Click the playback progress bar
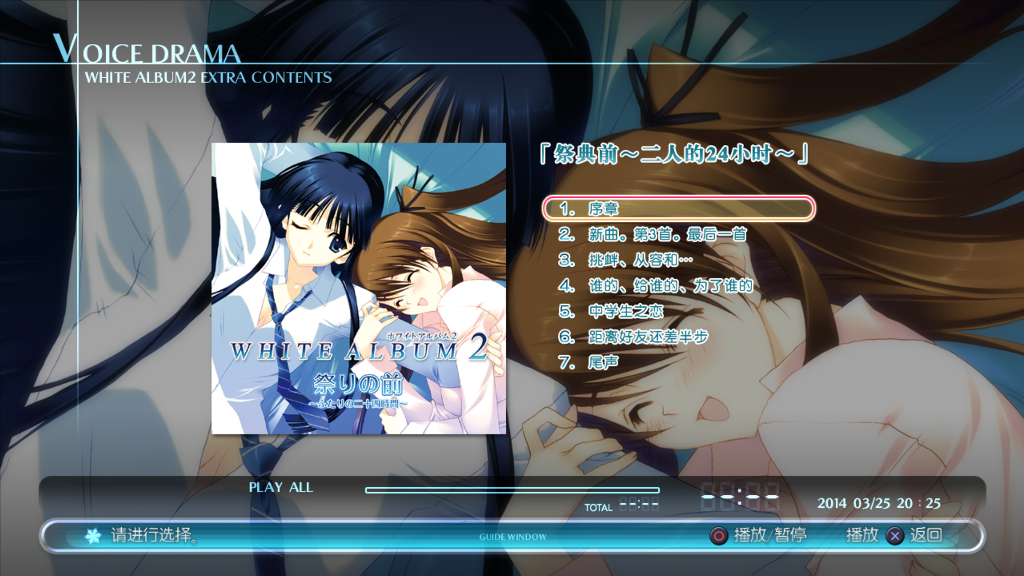1024x576 pixels. click(512, 490)
